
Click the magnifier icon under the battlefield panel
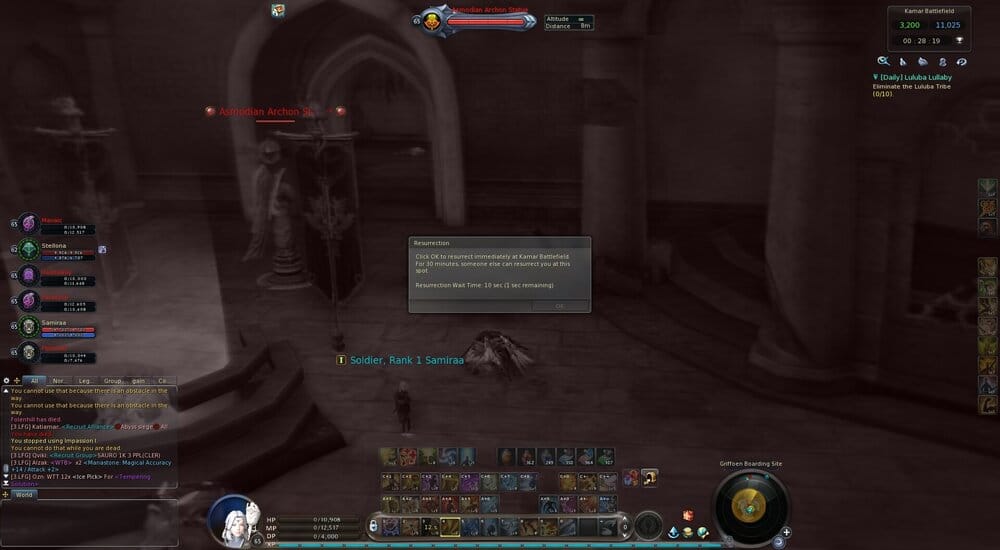click(883, 61)
